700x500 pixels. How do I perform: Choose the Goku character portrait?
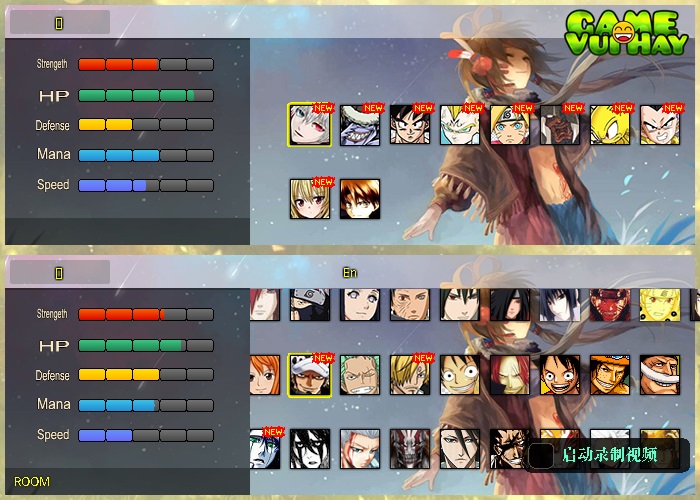[410, 125]
